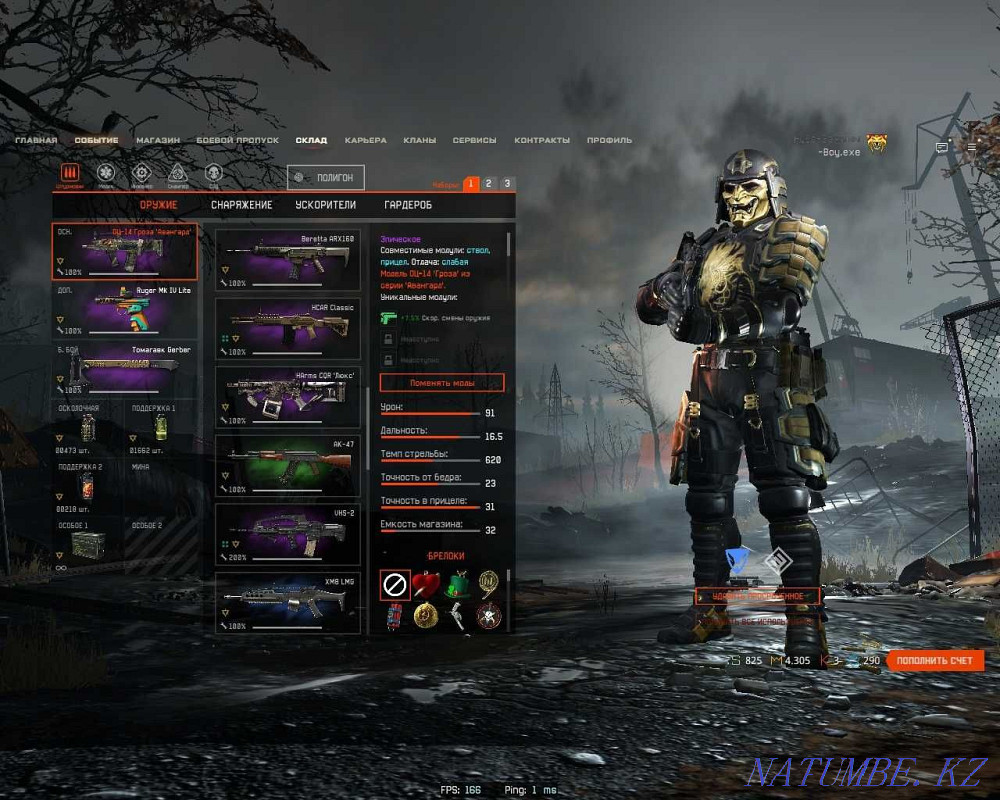
Task: Select the red heart charm
Action: click(x=427, y=584)
